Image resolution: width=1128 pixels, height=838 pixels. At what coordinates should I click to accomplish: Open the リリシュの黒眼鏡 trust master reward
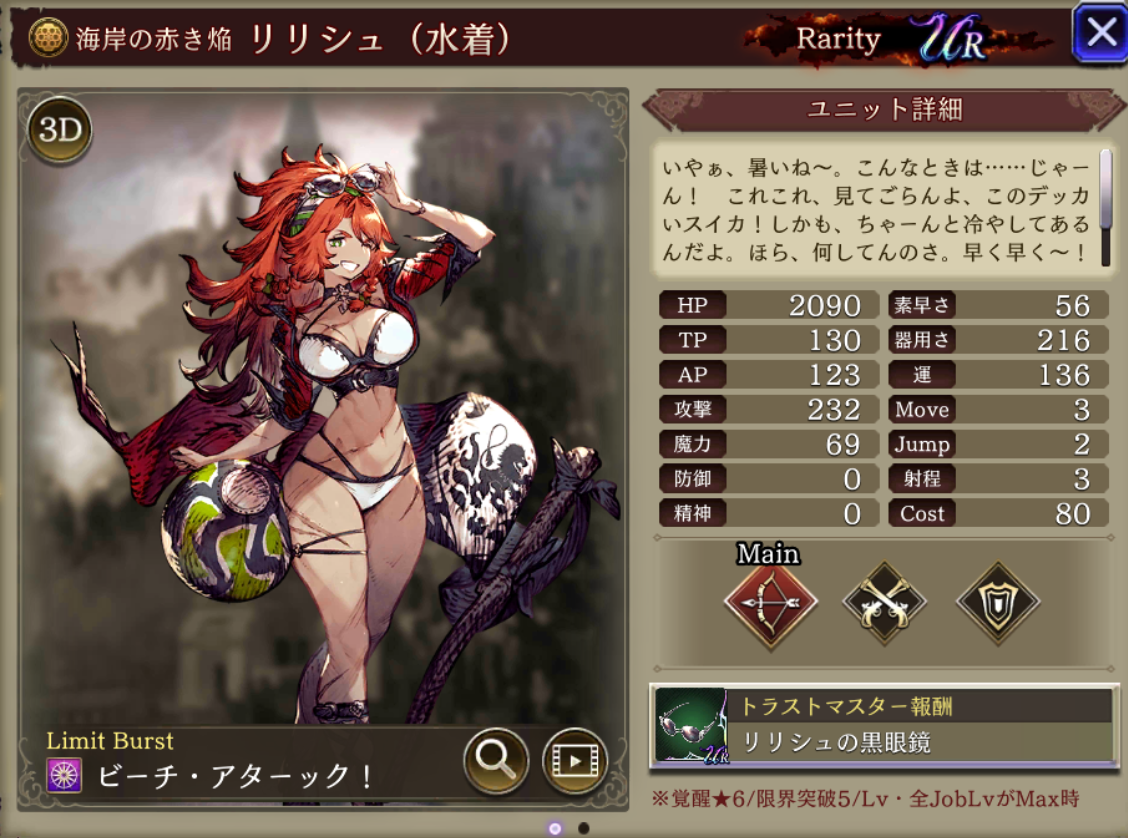pos(883,726)
